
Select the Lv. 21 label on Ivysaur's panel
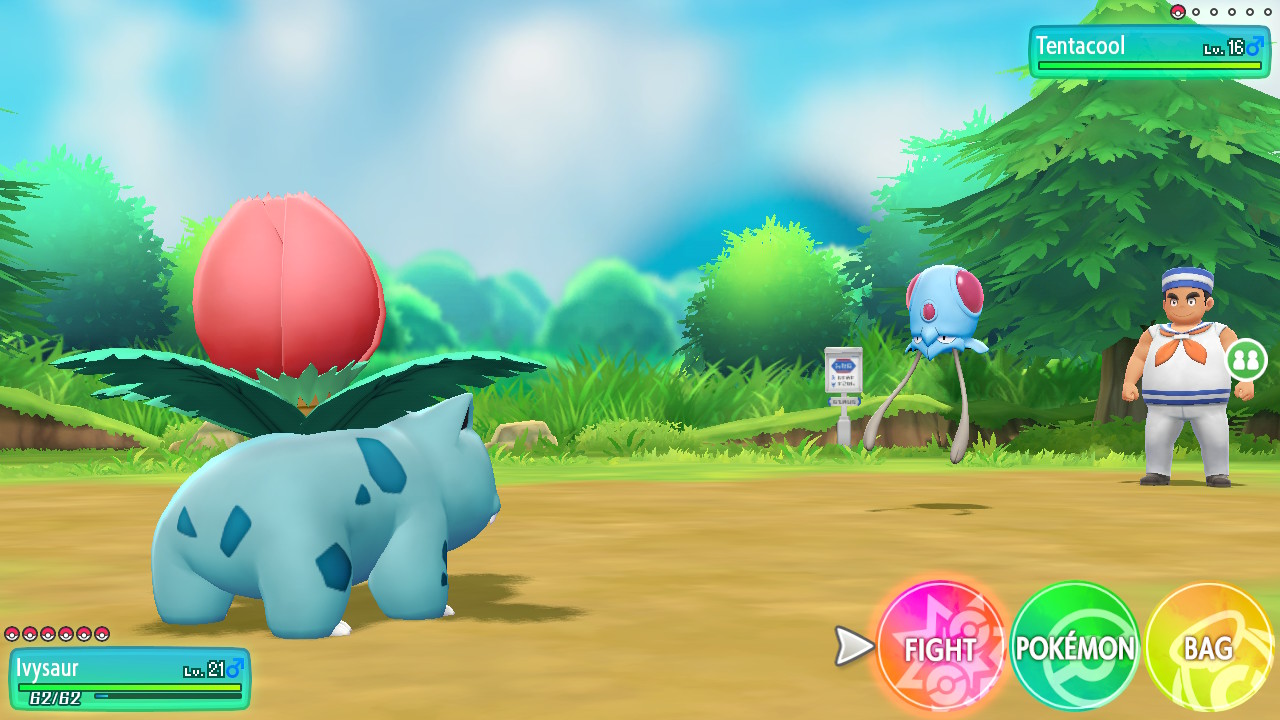[x=204, y=670]
